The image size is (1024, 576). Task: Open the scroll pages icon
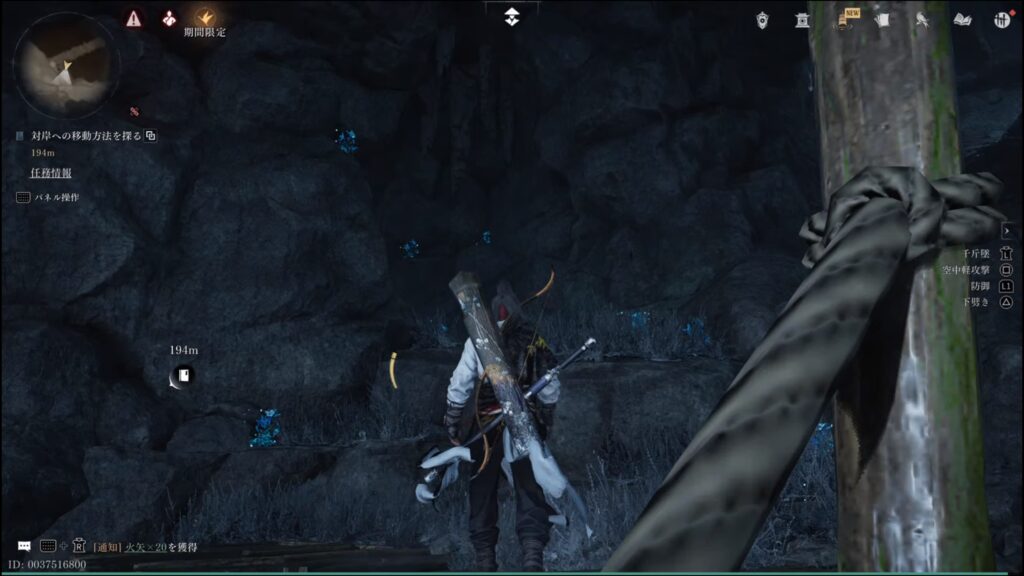tap(882, 20)
